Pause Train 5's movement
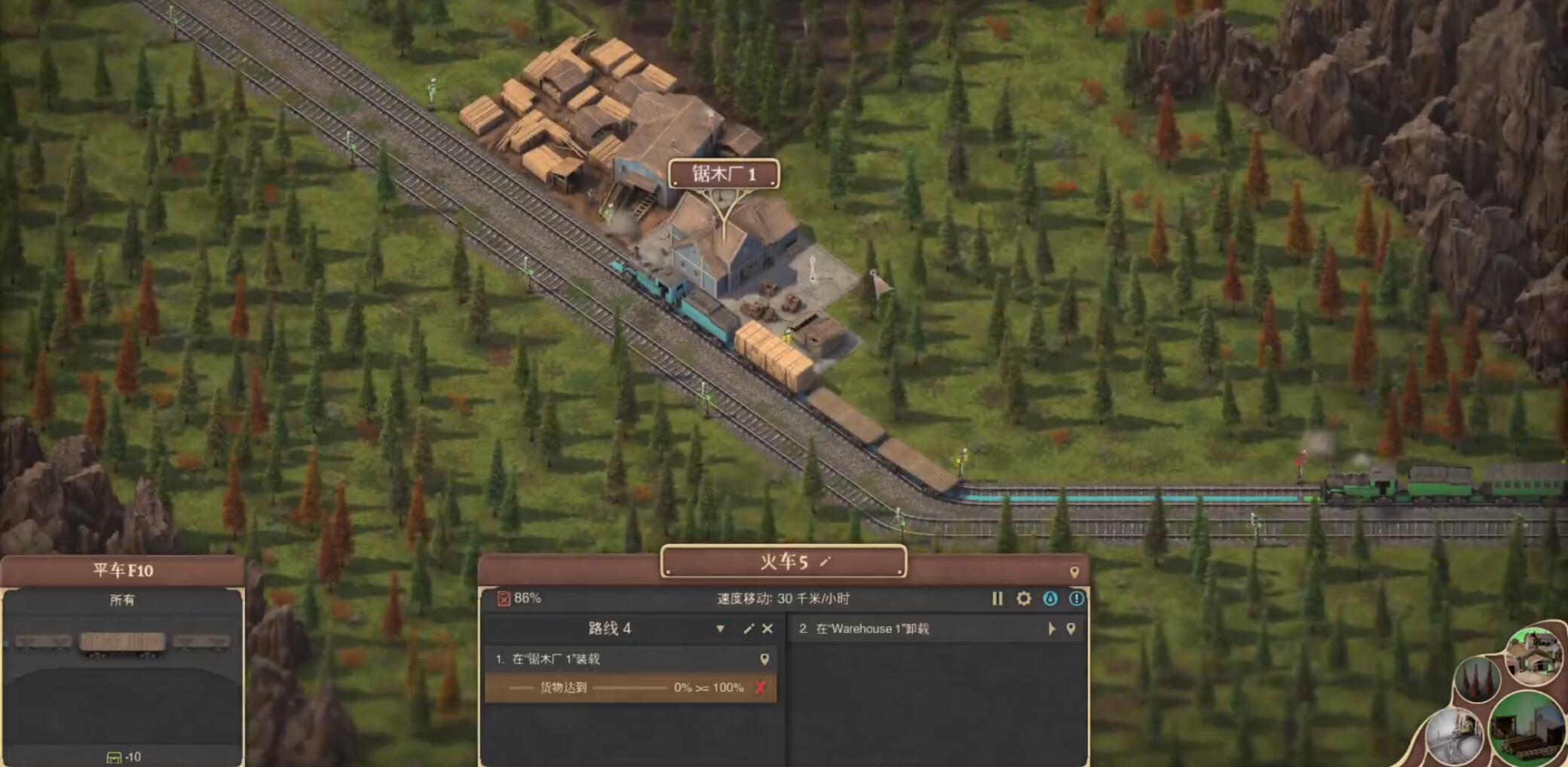Viewport: 1568px width, 767px height. [997, 599]
